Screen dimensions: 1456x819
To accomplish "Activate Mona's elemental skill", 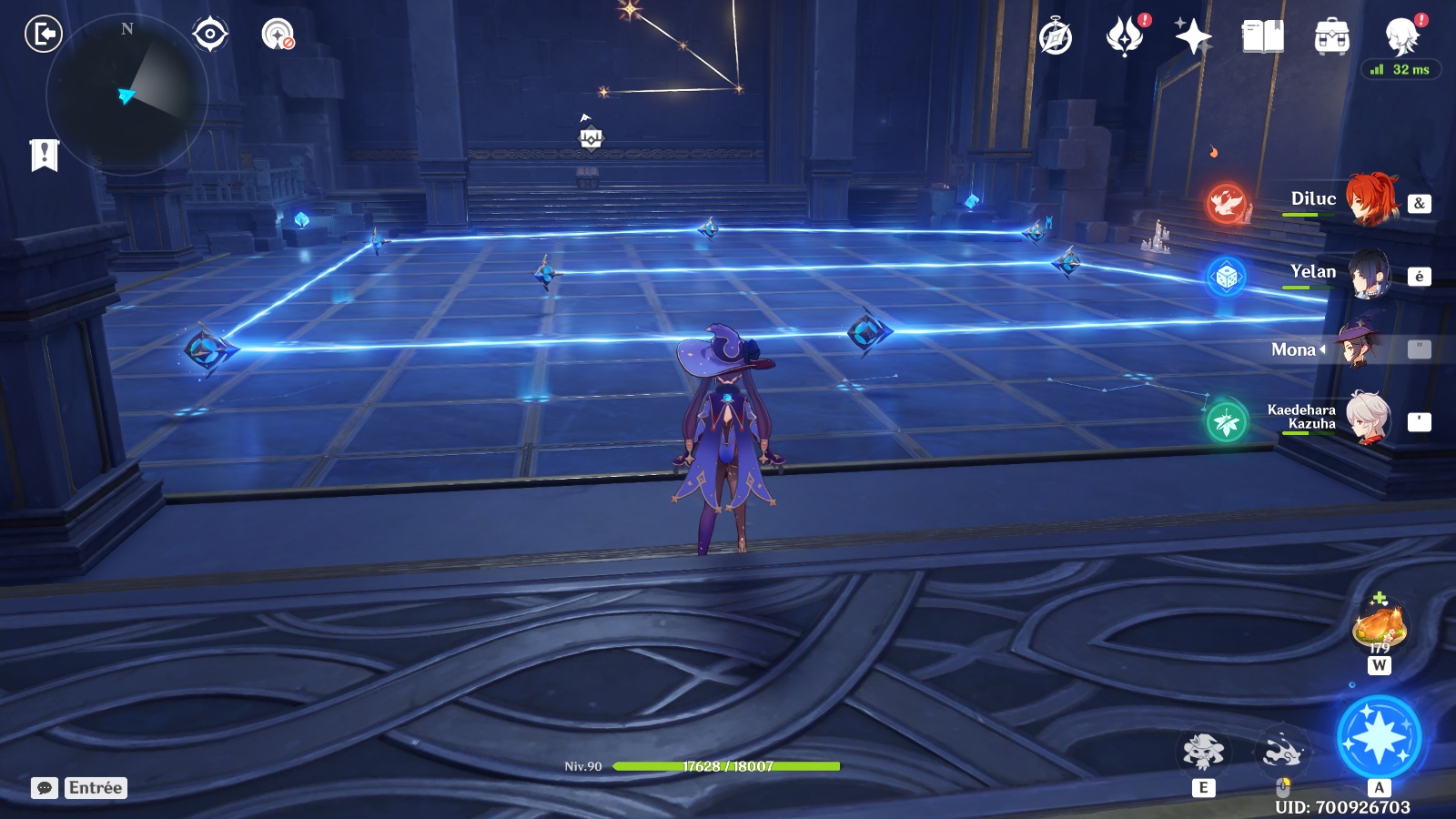I will tap(1203, 753).
